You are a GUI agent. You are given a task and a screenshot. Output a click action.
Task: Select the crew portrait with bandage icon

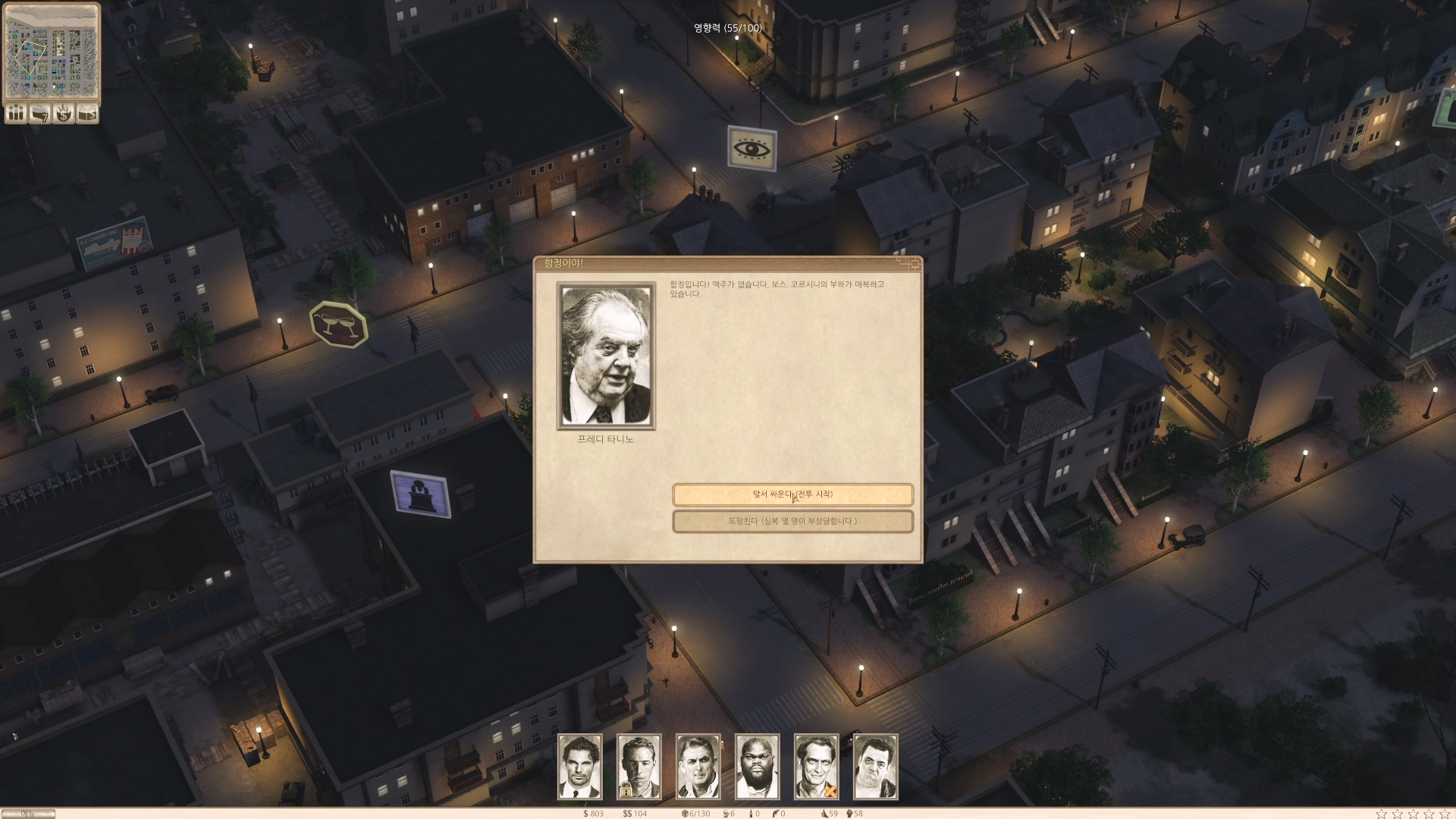point(816,766)
